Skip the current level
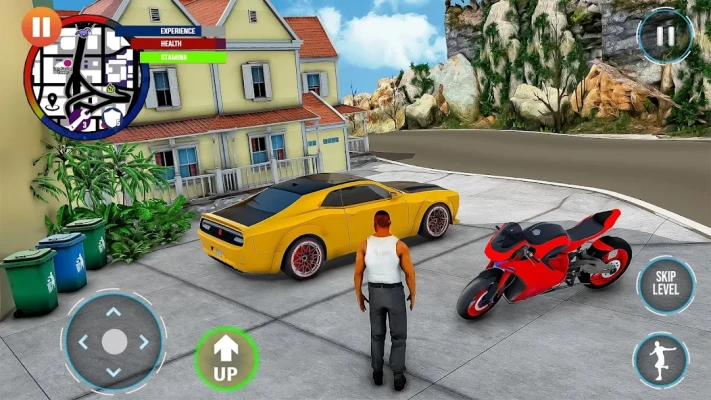The image size is (711, 400). pos(664,283)
